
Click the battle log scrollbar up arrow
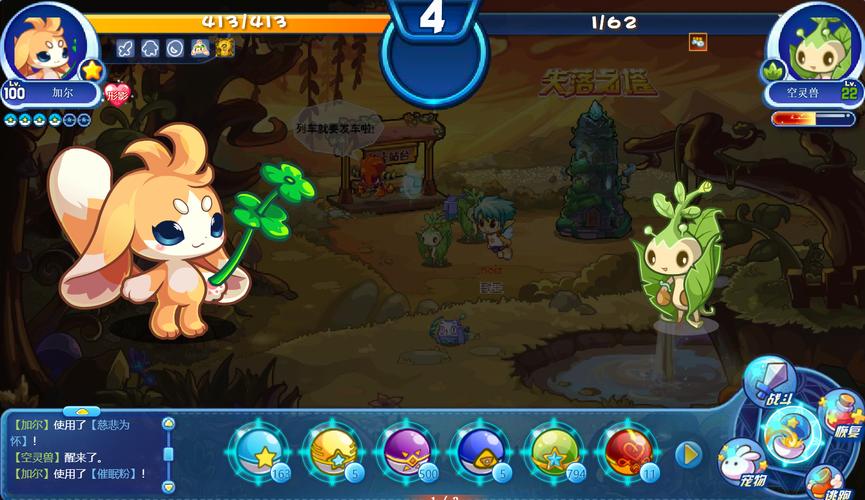(168, 424)
